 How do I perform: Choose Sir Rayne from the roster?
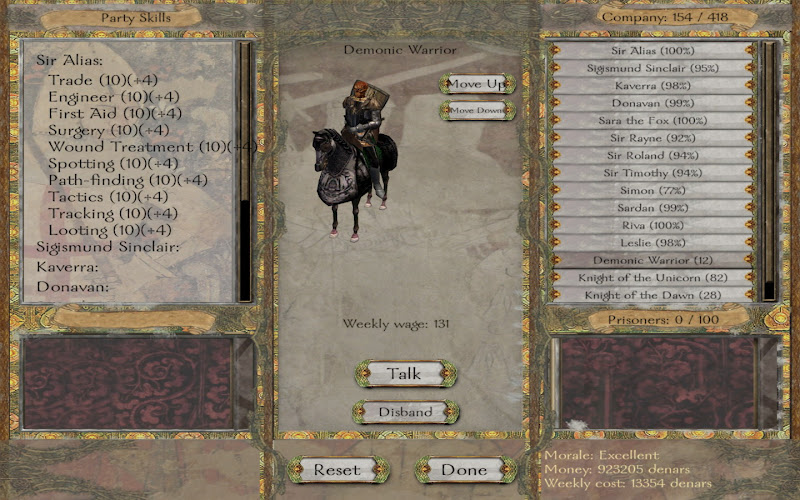point(652,138)
